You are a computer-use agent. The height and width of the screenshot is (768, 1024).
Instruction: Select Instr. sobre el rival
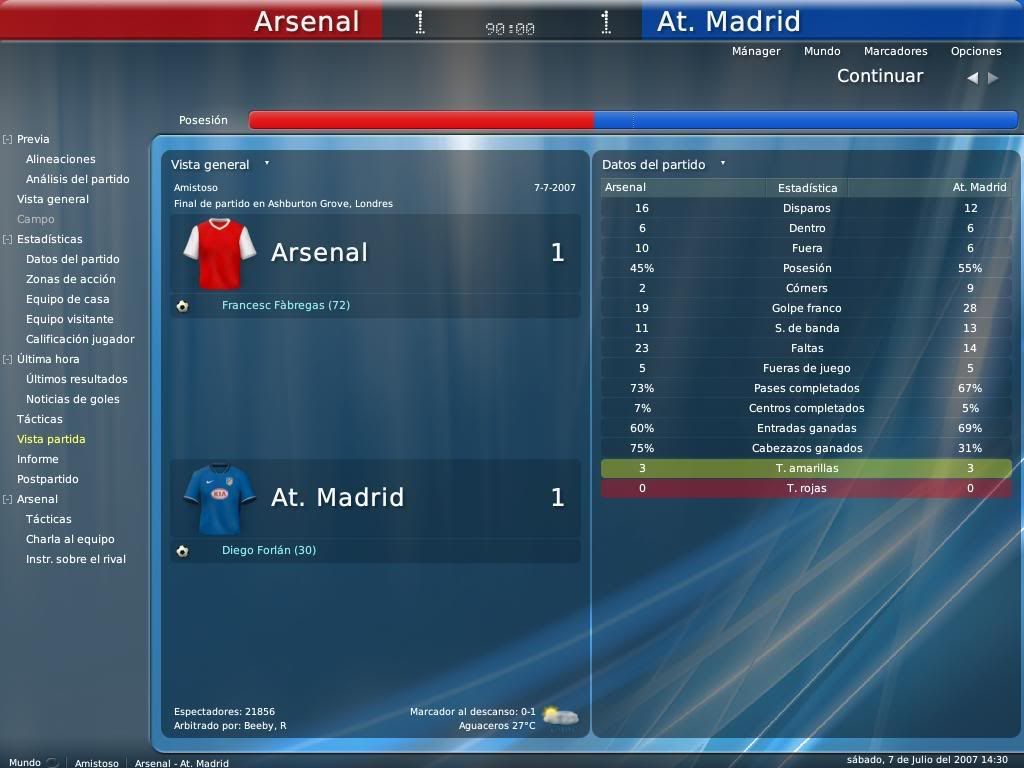click(76, 559)
